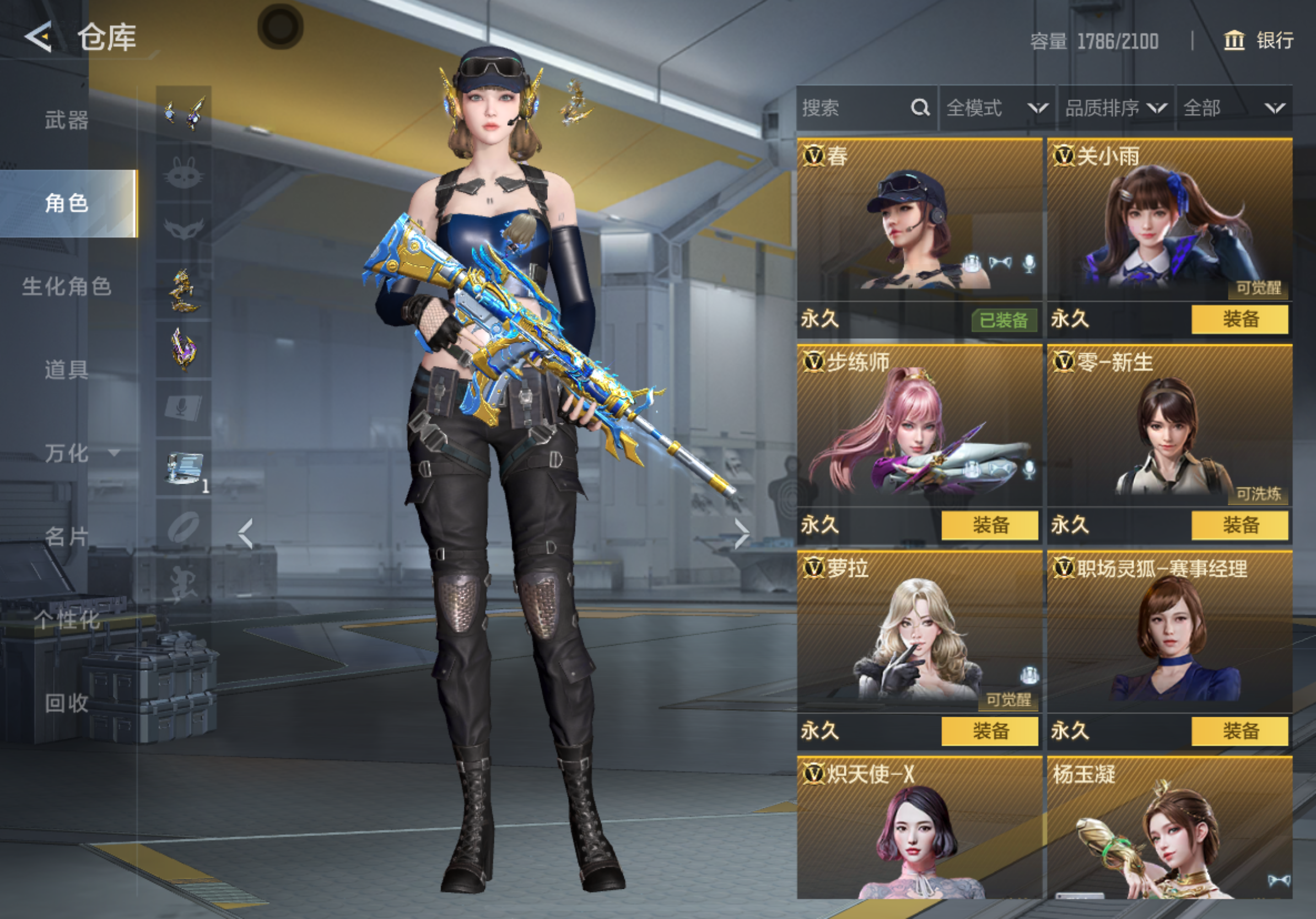
Task: Go to the 回收 recycle tab
Action: pyautogui.click(x=67, y=703)
